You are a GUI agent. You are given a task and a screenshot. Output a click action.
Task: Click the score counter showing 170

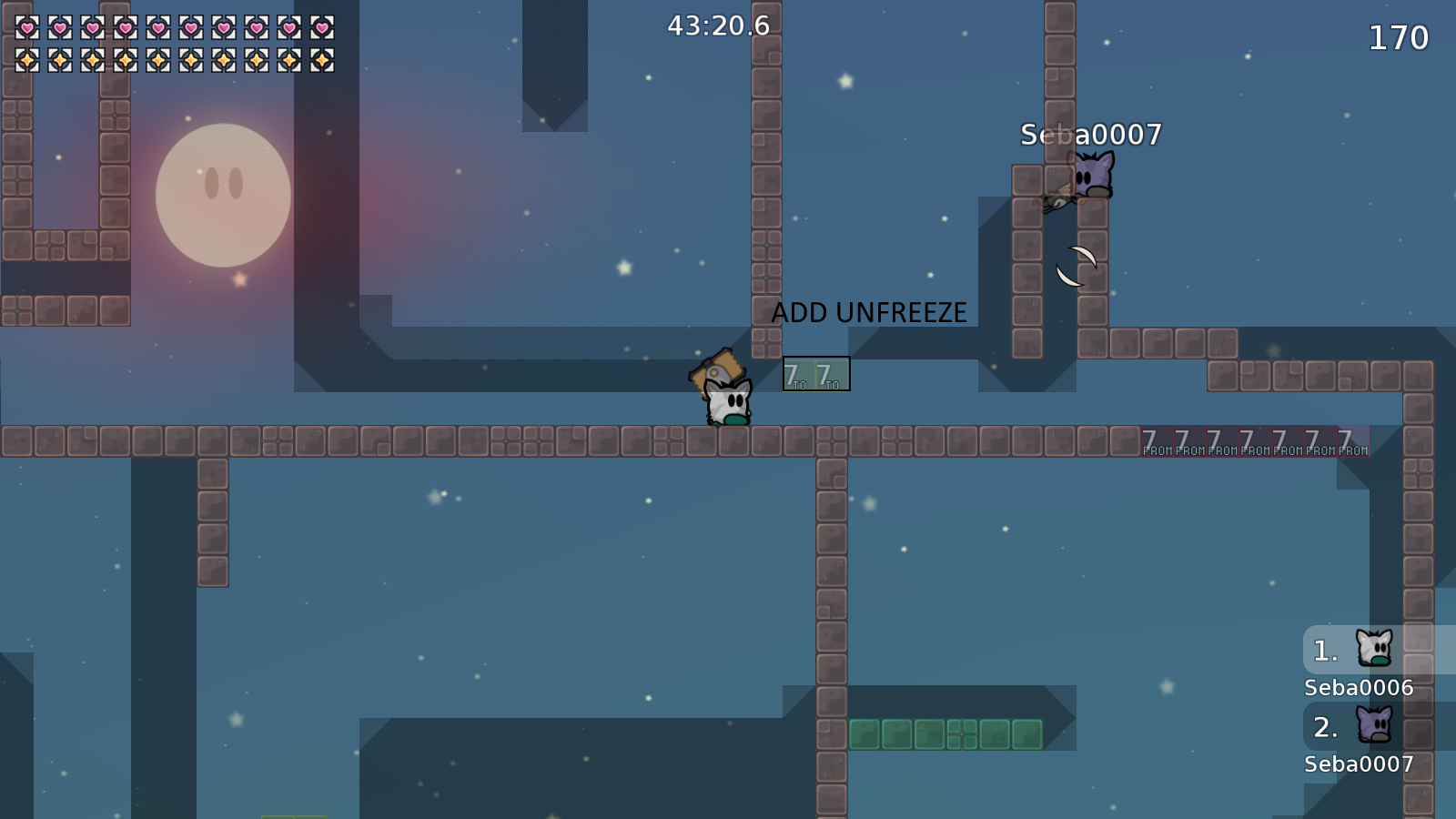[1399, 38]
